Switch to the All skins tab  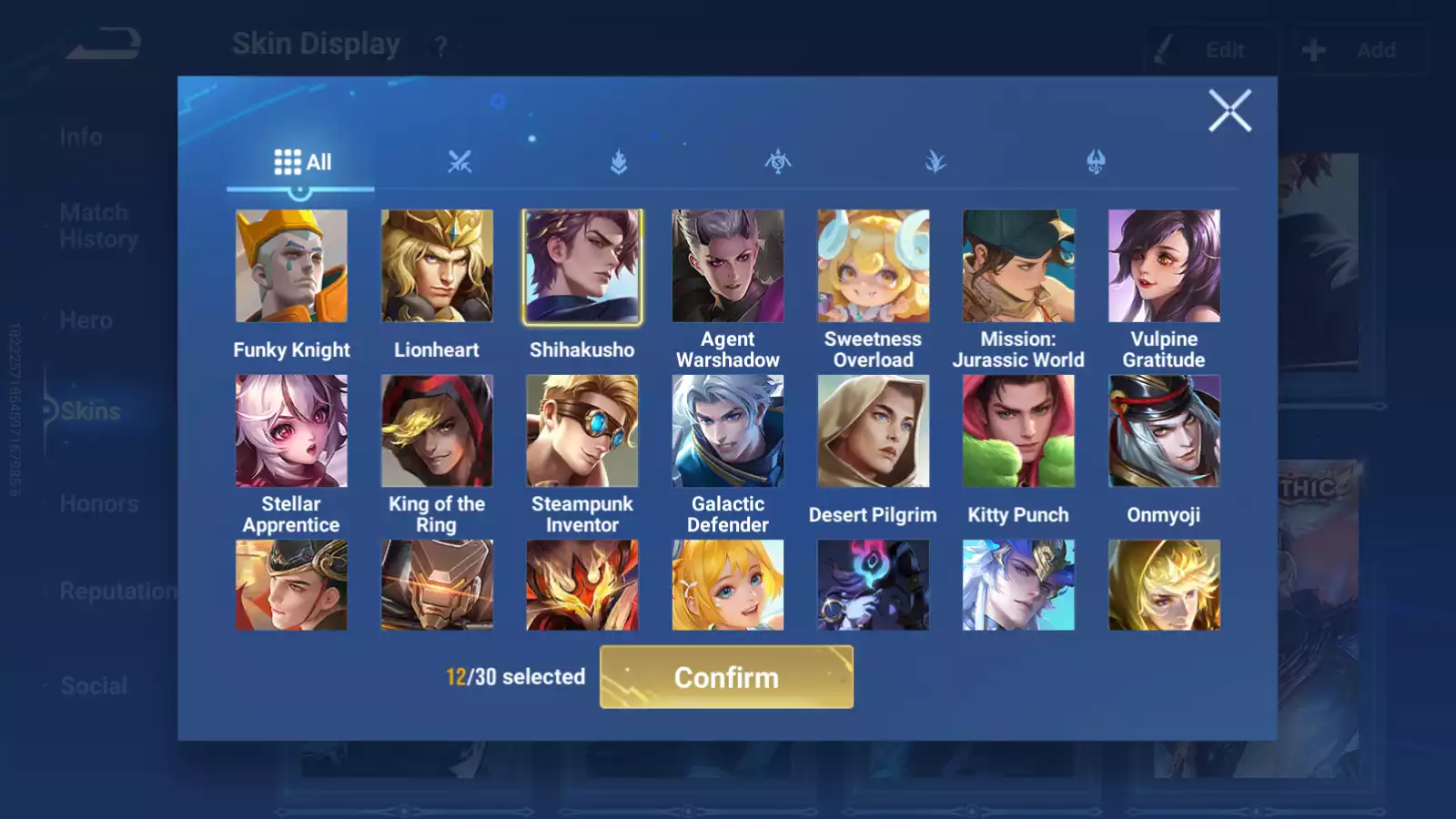tap(302, 163)
